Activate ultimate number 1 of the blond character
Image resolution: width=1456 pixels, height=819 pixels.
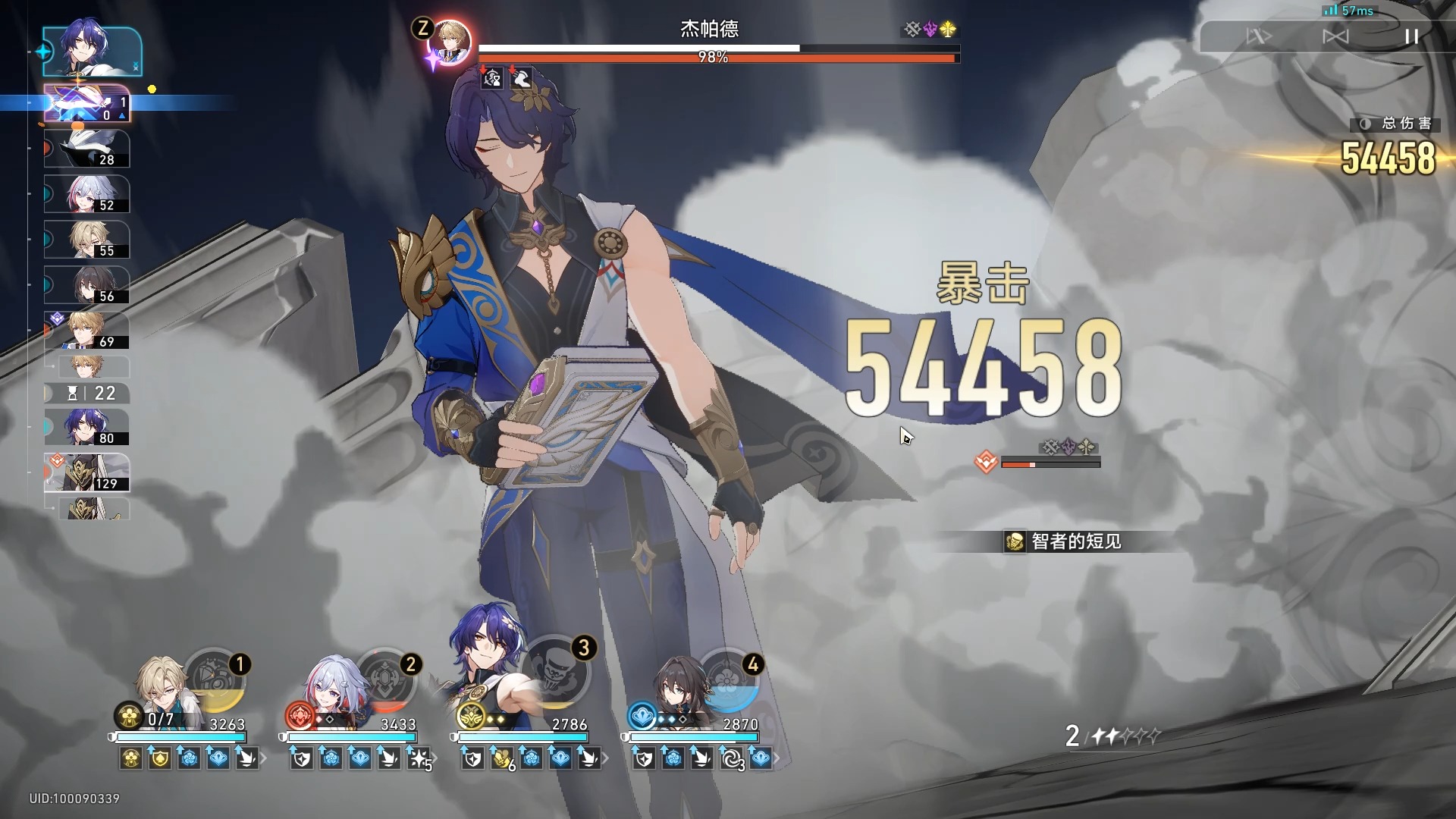[216, 680]
